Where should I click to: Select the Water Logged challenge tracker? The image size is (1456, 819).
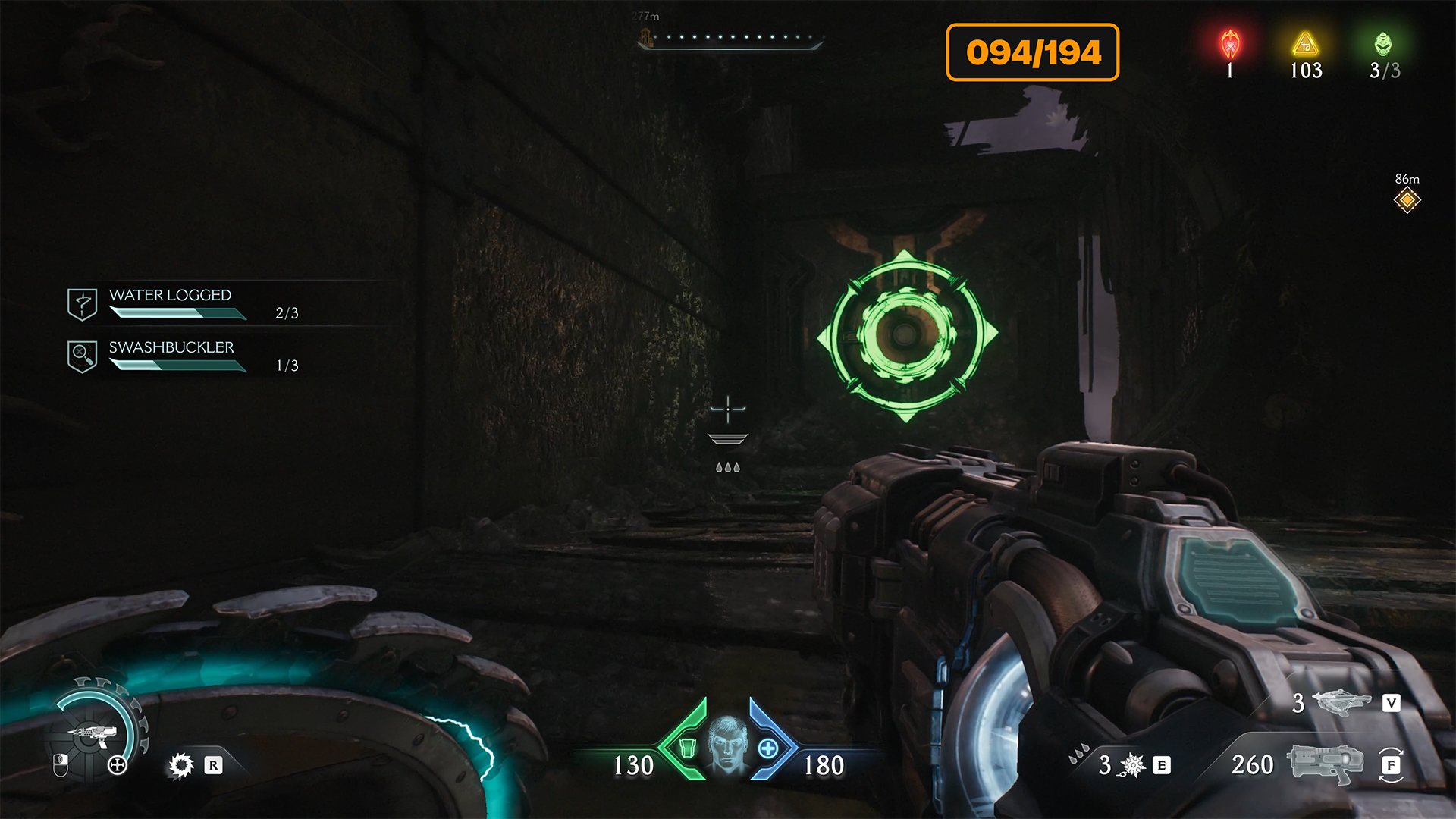click(x=171, y=303)
